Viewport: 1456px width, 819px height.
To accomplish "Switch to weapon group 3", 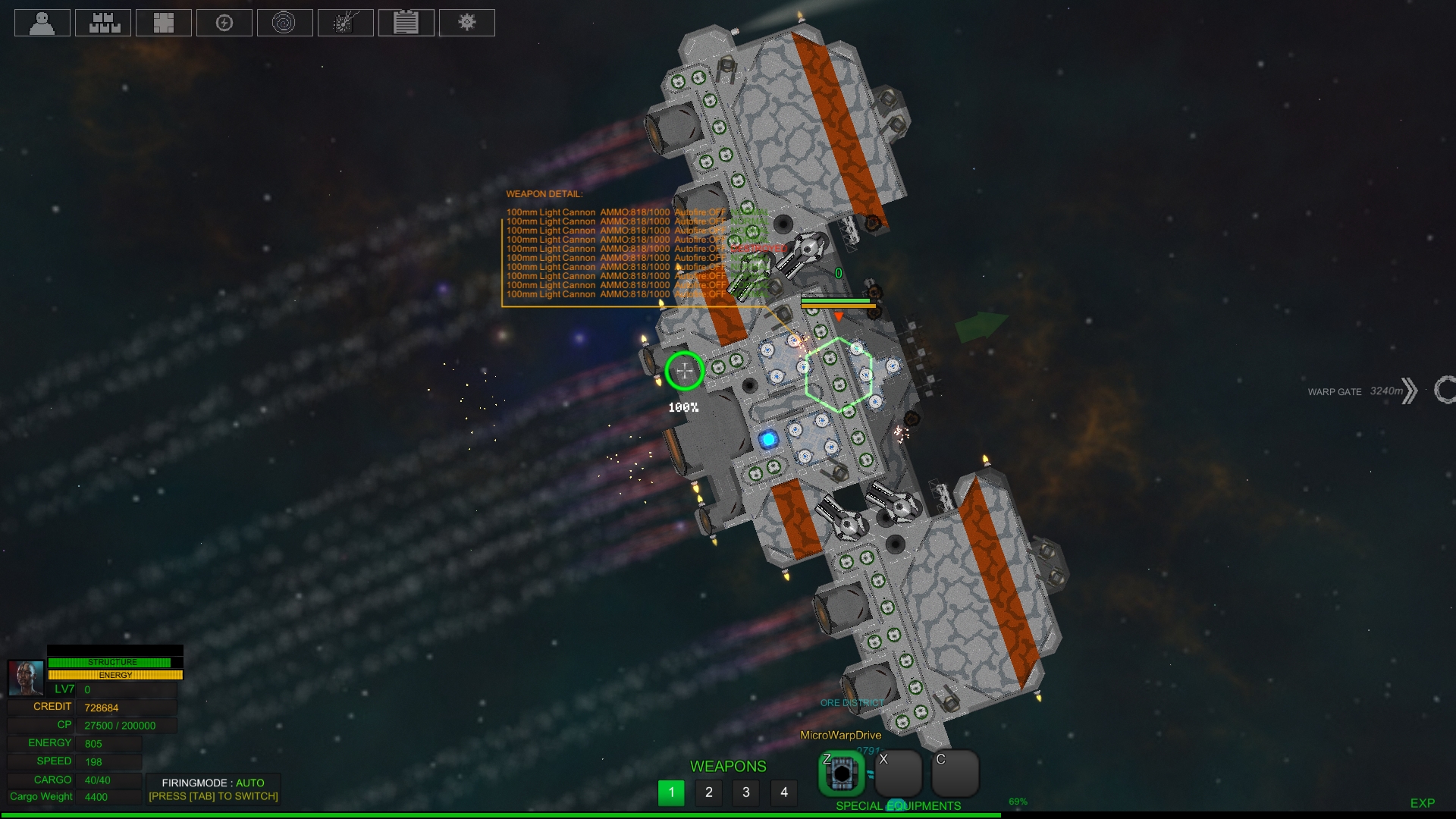I will pos(746,792).
